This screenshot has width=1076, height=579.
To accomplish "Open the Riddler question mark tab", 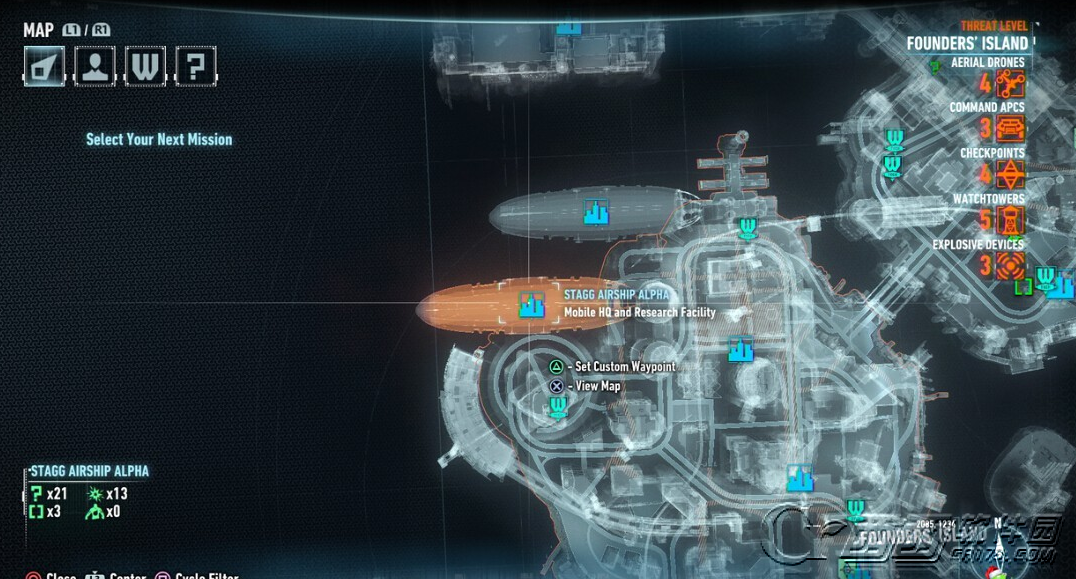I will [x=196, y=67].
